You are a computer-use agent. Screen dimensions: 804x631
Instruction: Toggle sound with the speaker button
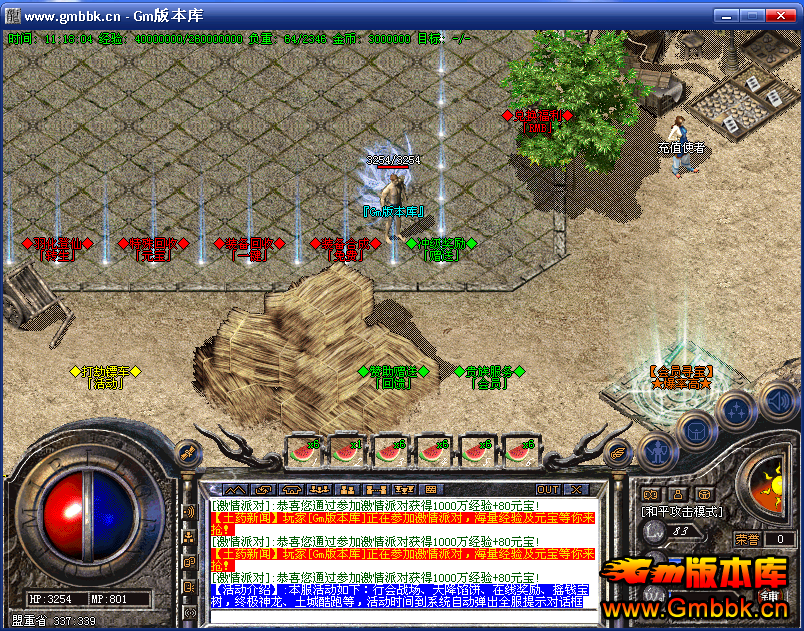pyautogui.click(x=778, y=403)
